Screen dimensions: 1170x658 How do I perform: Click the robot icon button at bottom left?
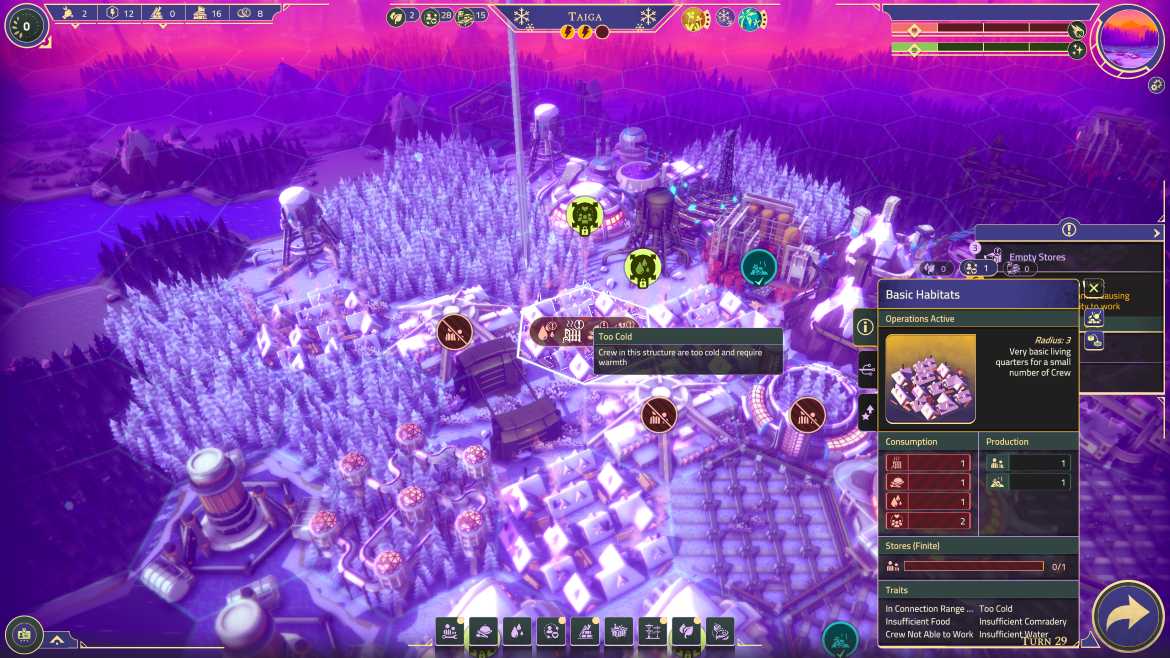(x=24, y=632)
